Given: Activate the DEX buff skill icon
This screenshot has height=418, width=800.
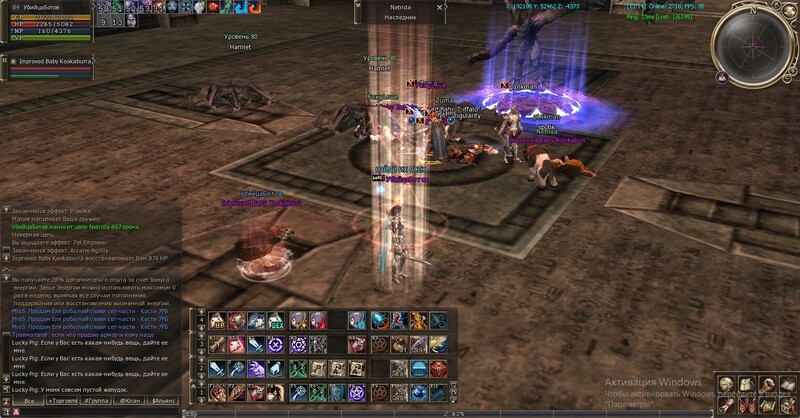Looking at the screenshot, I should click(x=274, y=320).
